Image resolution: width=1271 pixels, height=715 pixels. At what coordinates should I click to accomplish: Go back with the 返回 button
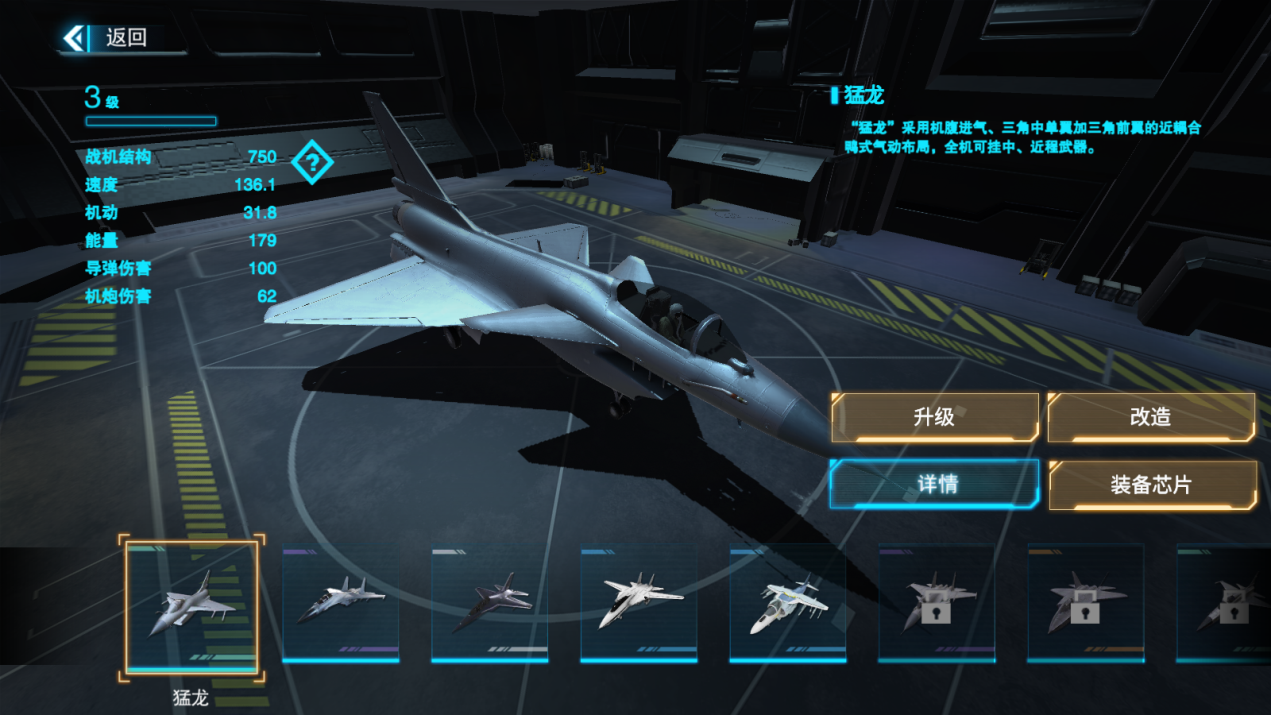pyautogui.click(x=108, y=38)
